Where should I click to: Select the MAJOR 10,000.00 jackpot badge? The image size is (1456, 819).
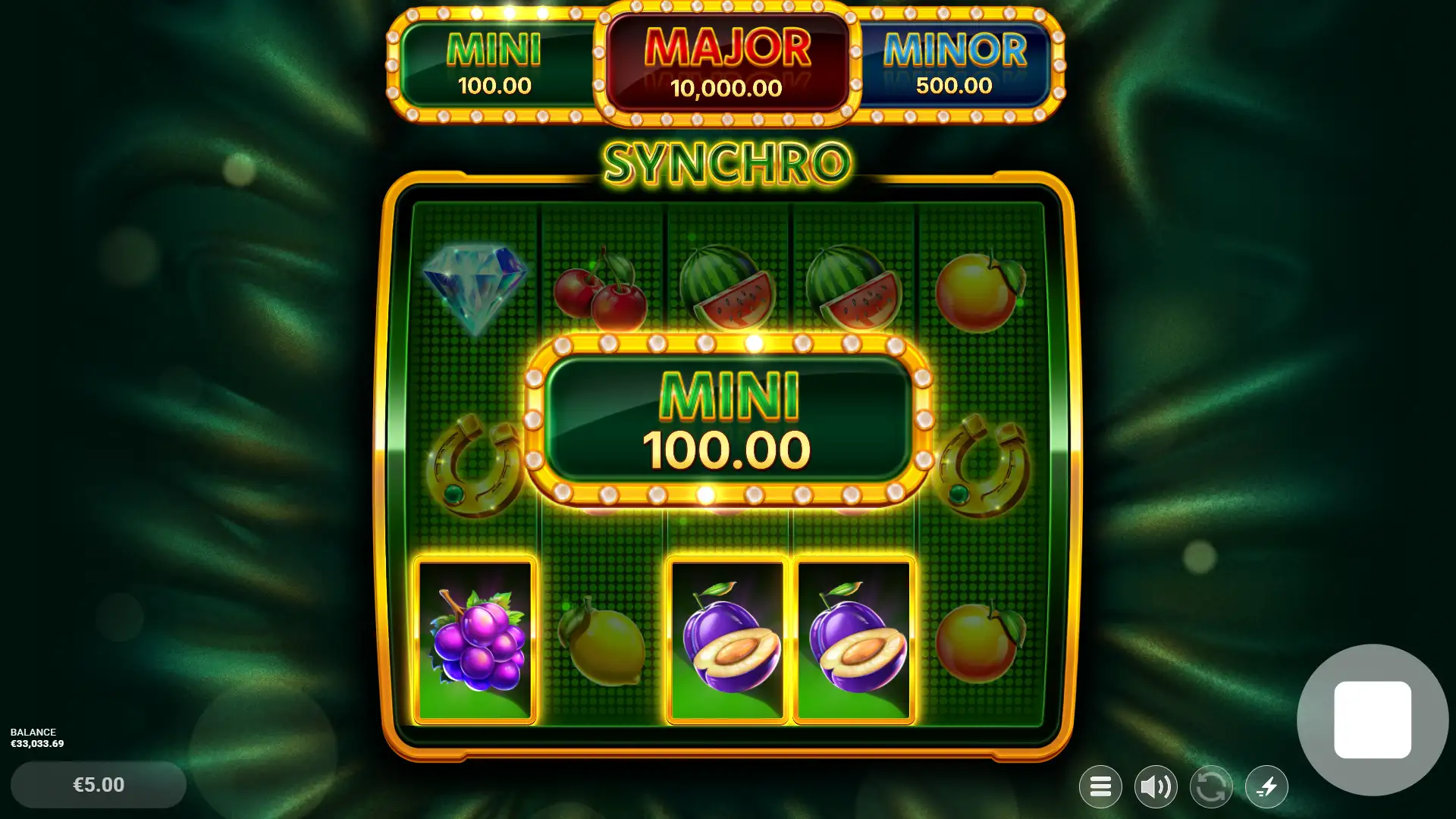click(726, 62)
